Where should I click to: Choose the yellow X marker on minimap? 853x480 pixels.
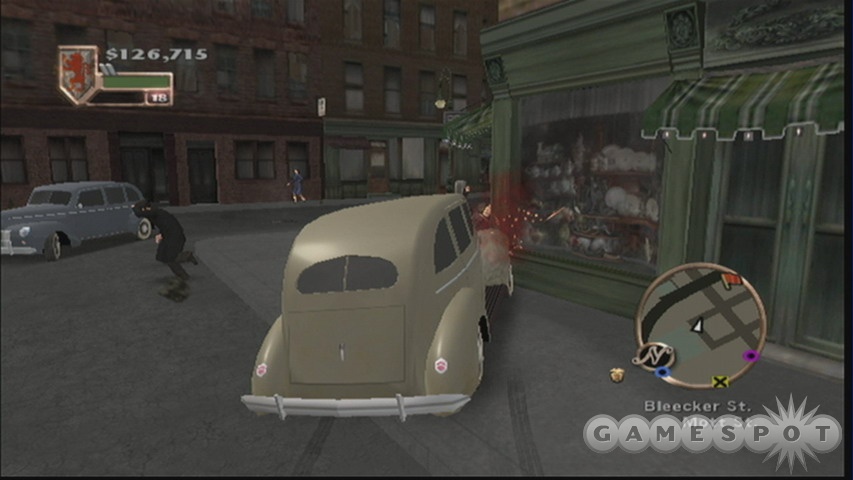point(719,381)
